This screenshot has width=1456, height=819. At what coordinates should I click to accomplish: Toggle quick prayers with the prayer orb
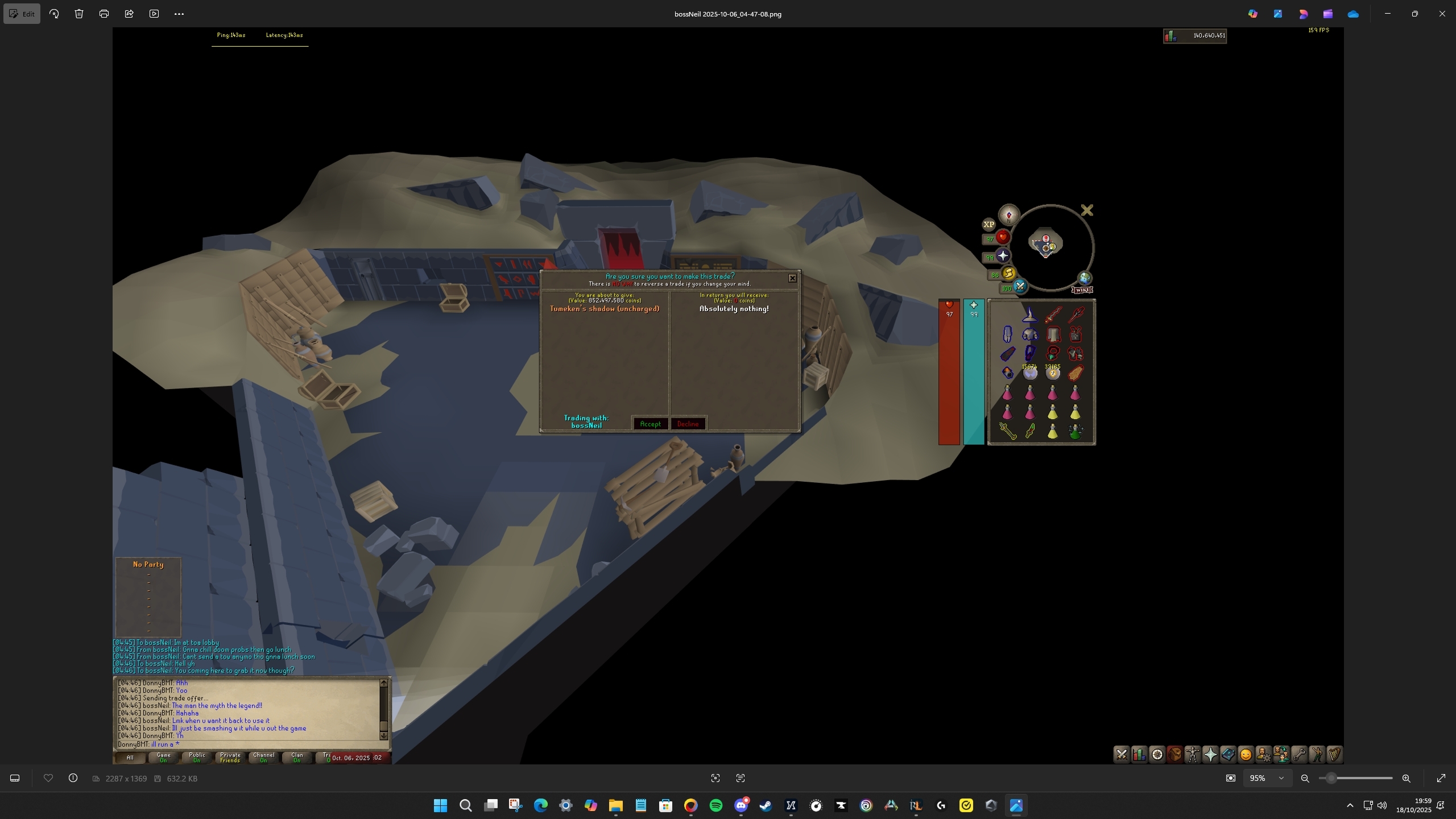tap(1002, 256)
